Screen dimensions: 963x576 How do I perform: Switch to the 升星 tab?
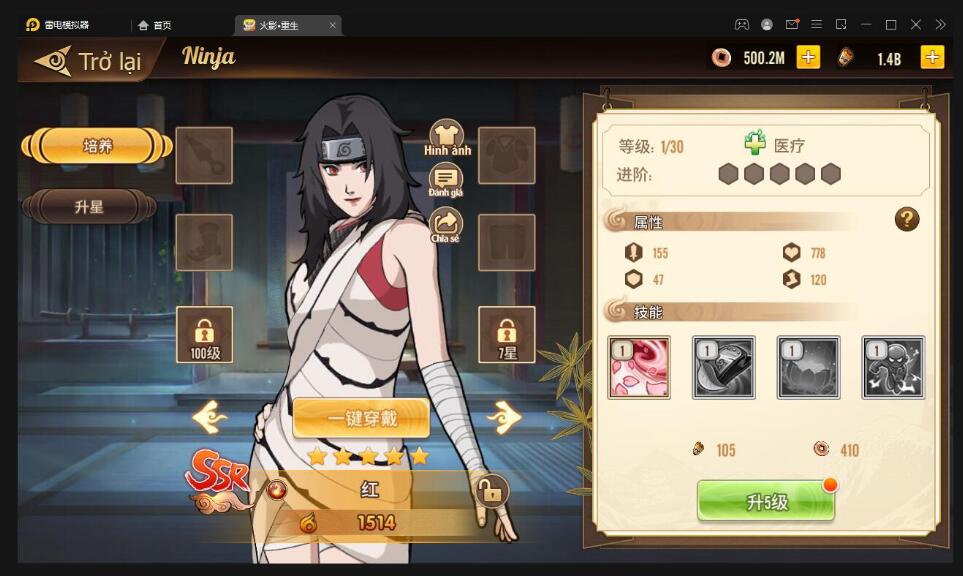click(x=89, y=207)
